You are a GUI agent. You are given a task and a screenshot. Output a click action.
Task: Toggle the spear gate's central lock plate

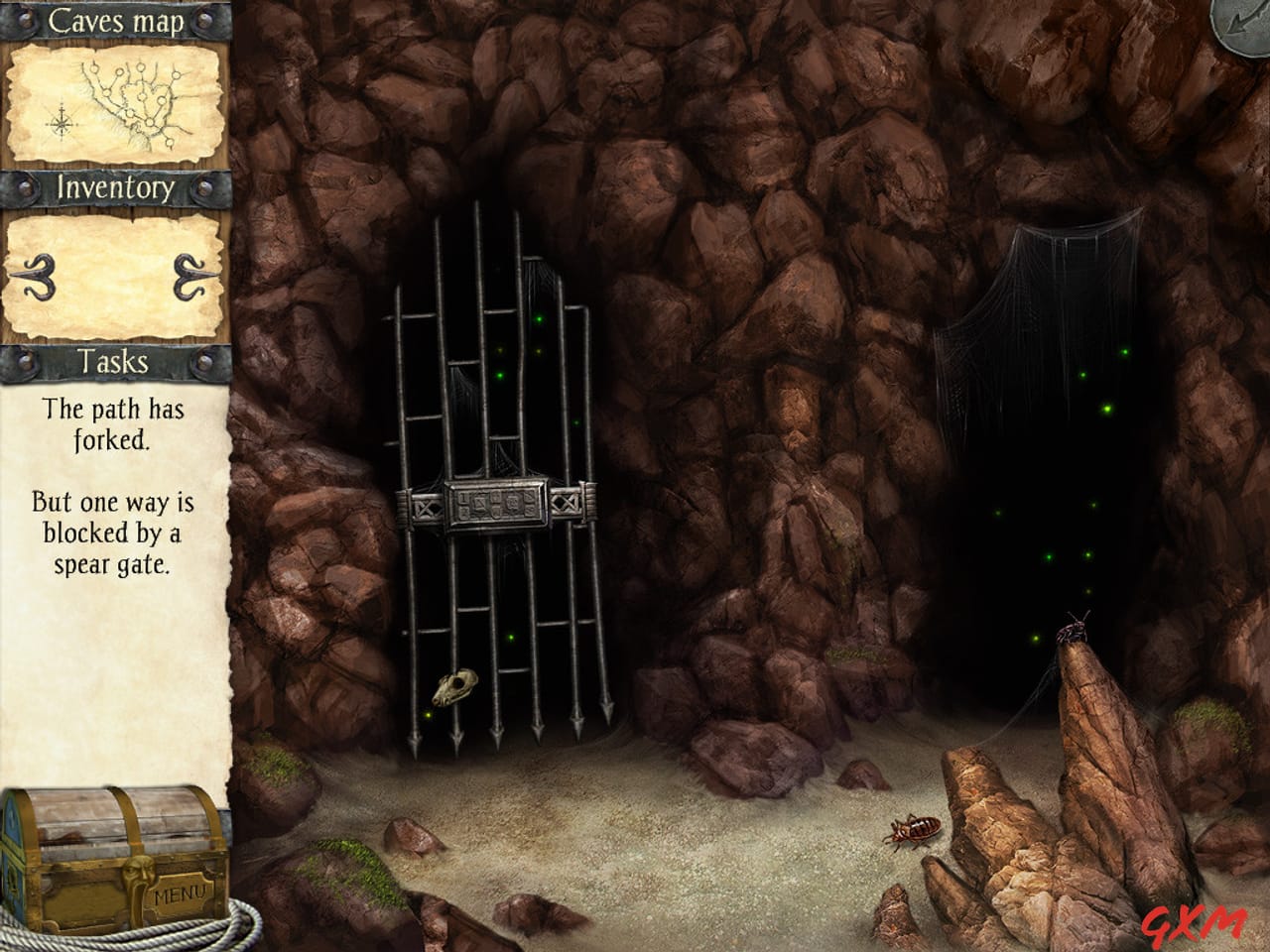499,506
